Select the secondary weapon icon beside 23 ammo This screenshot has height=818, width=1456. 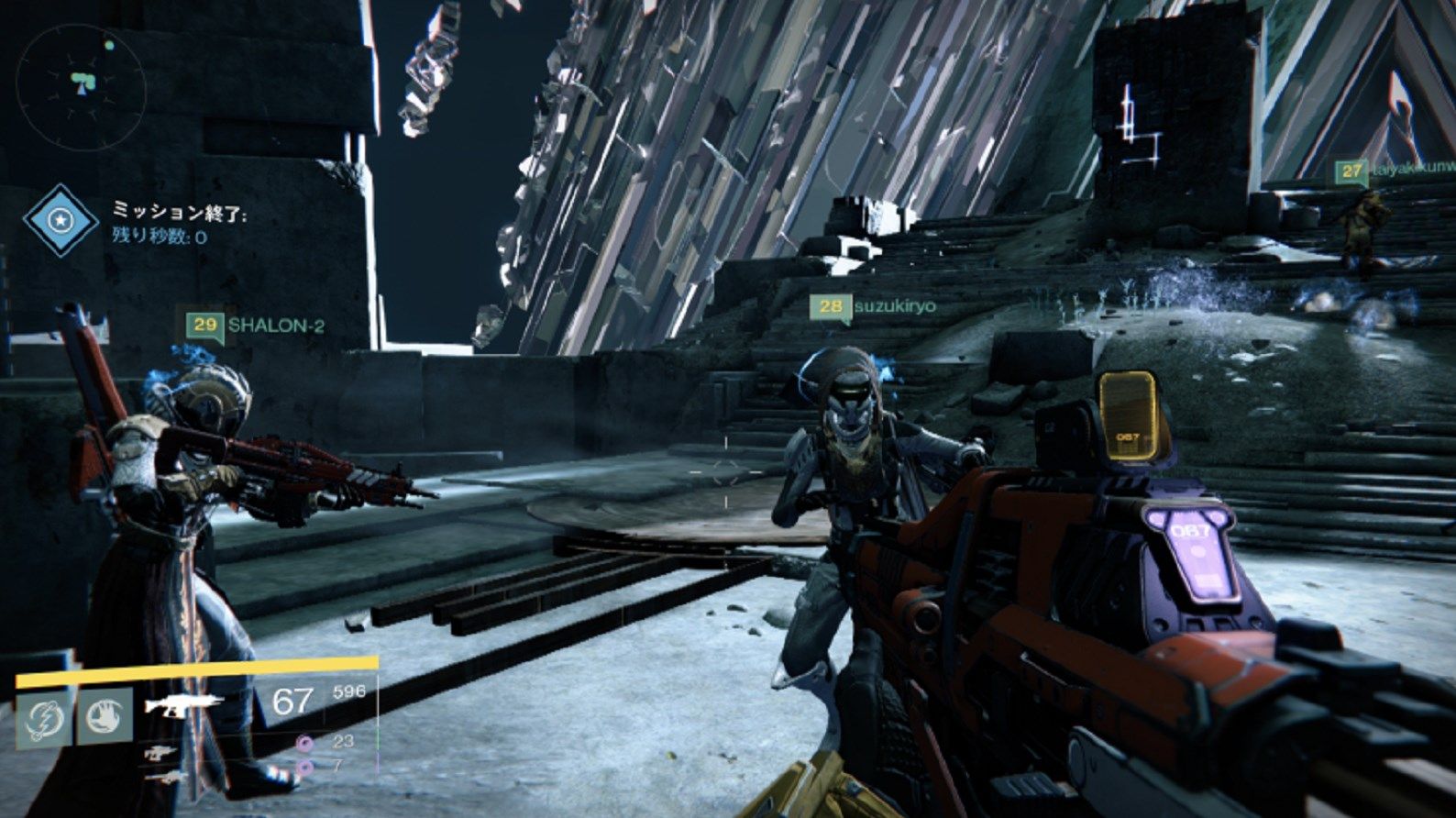(160, 752)
